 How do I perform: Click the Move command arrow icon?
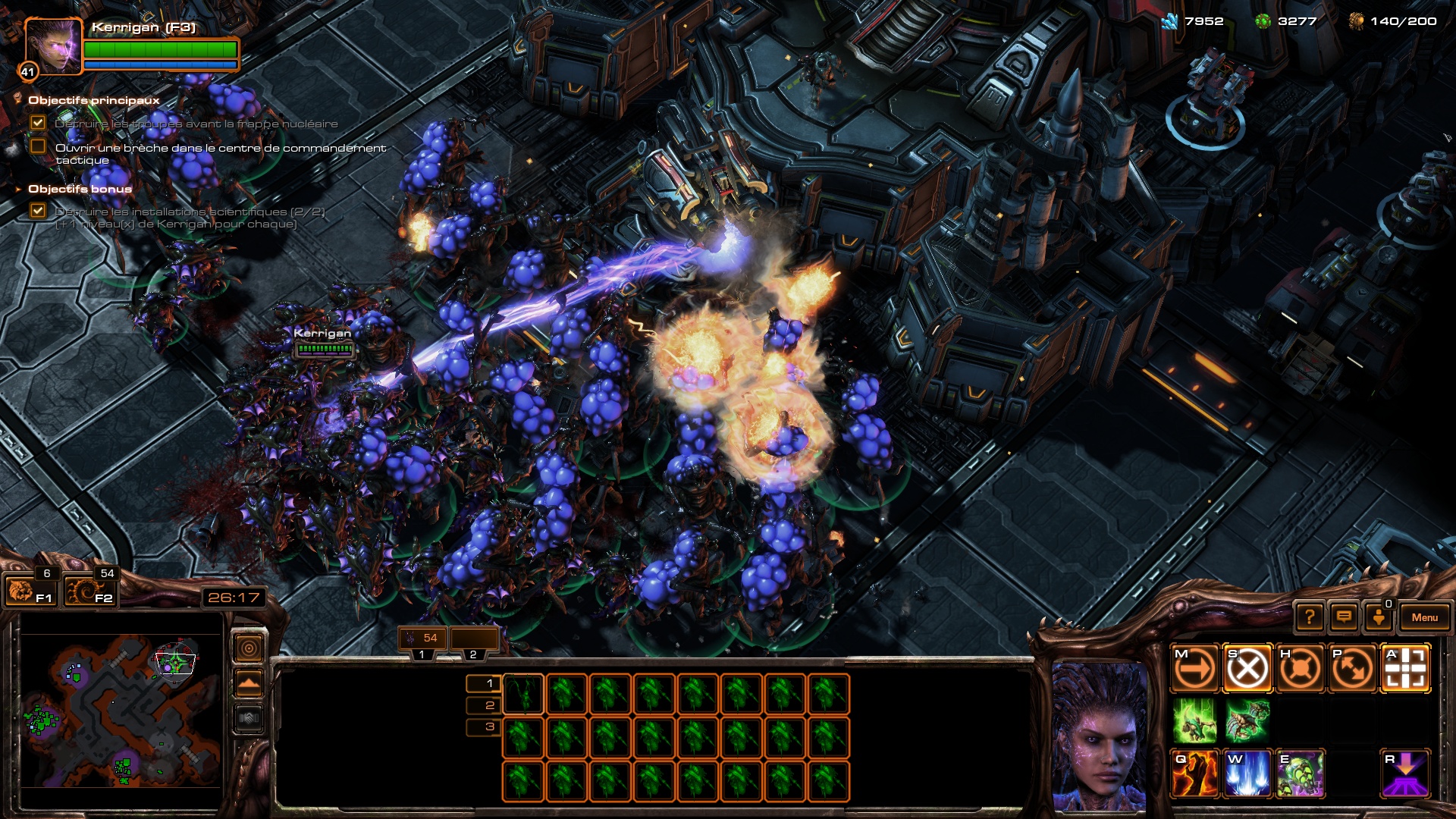(1195, 669)
